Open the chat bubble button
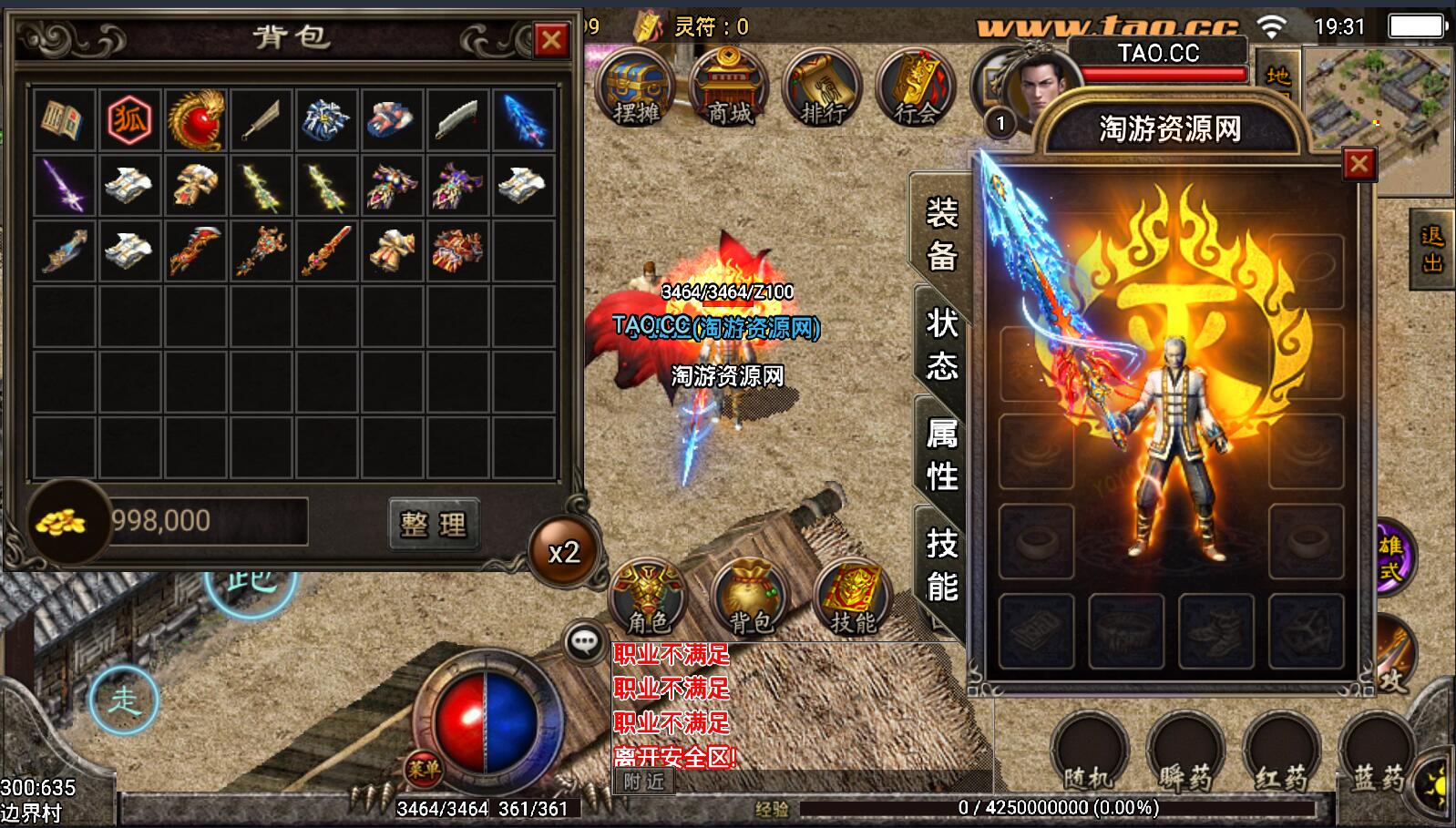This screenshot has width=1456, height=828. click(584, 642)
